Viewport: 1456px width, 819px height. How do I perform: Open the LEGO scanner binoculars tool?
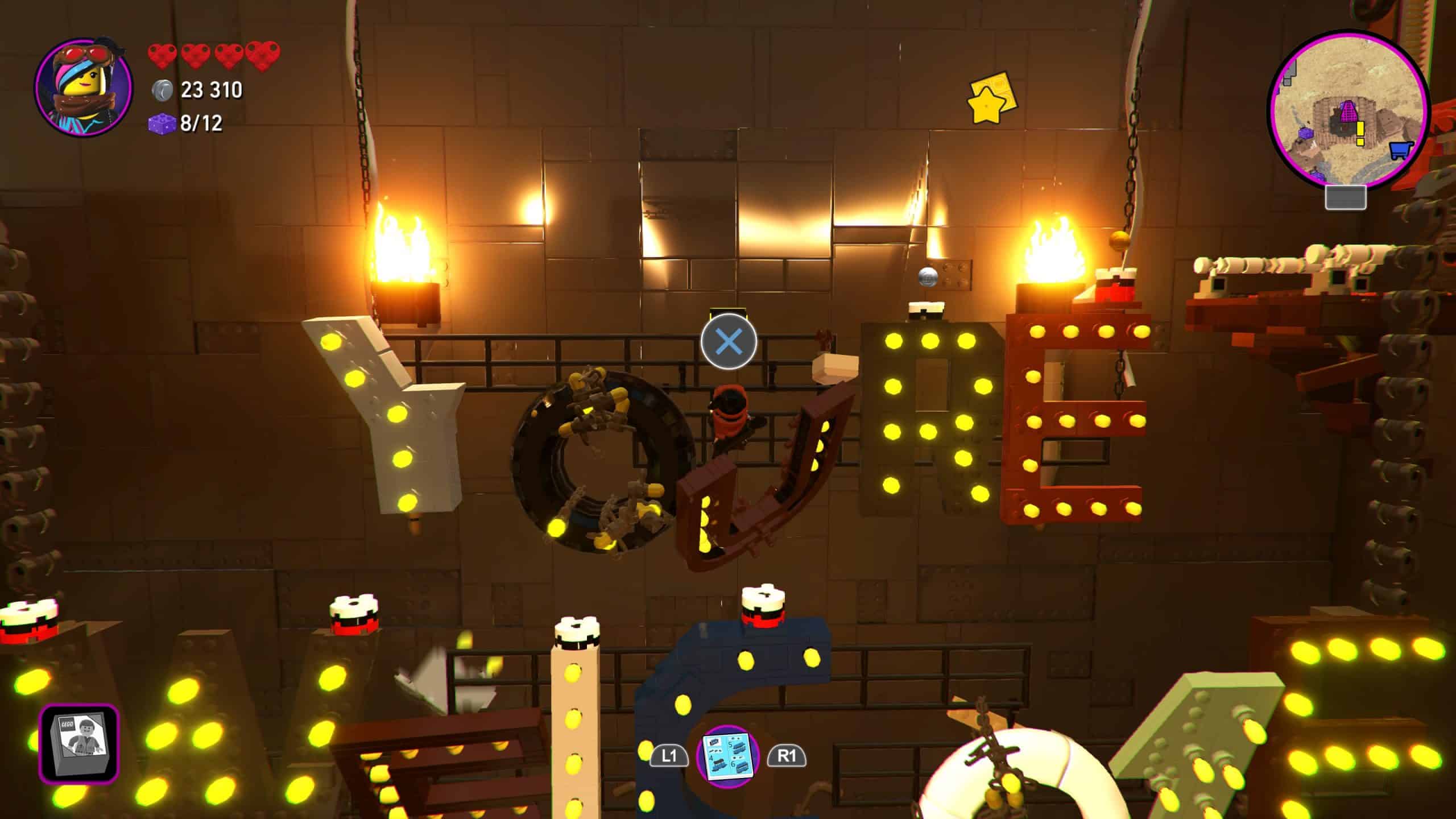[79, 743]
